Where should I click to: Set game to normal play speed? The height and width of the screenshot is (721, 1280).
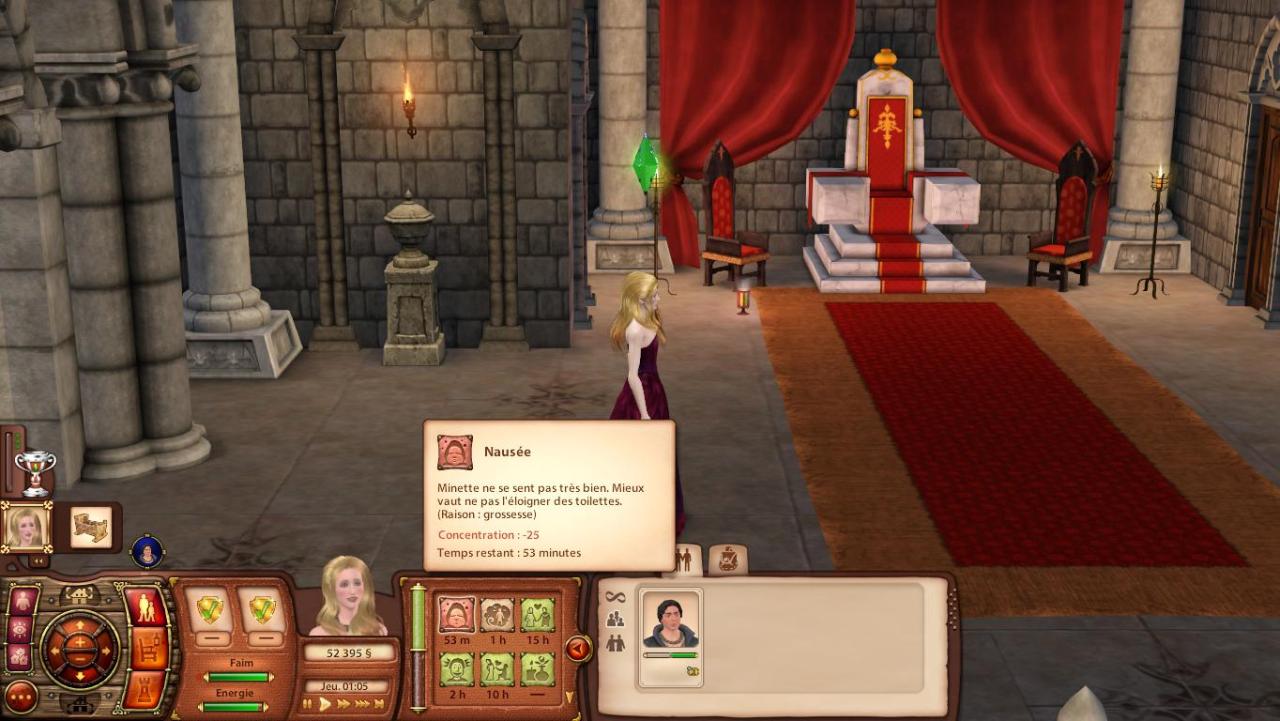click(325, 704)
